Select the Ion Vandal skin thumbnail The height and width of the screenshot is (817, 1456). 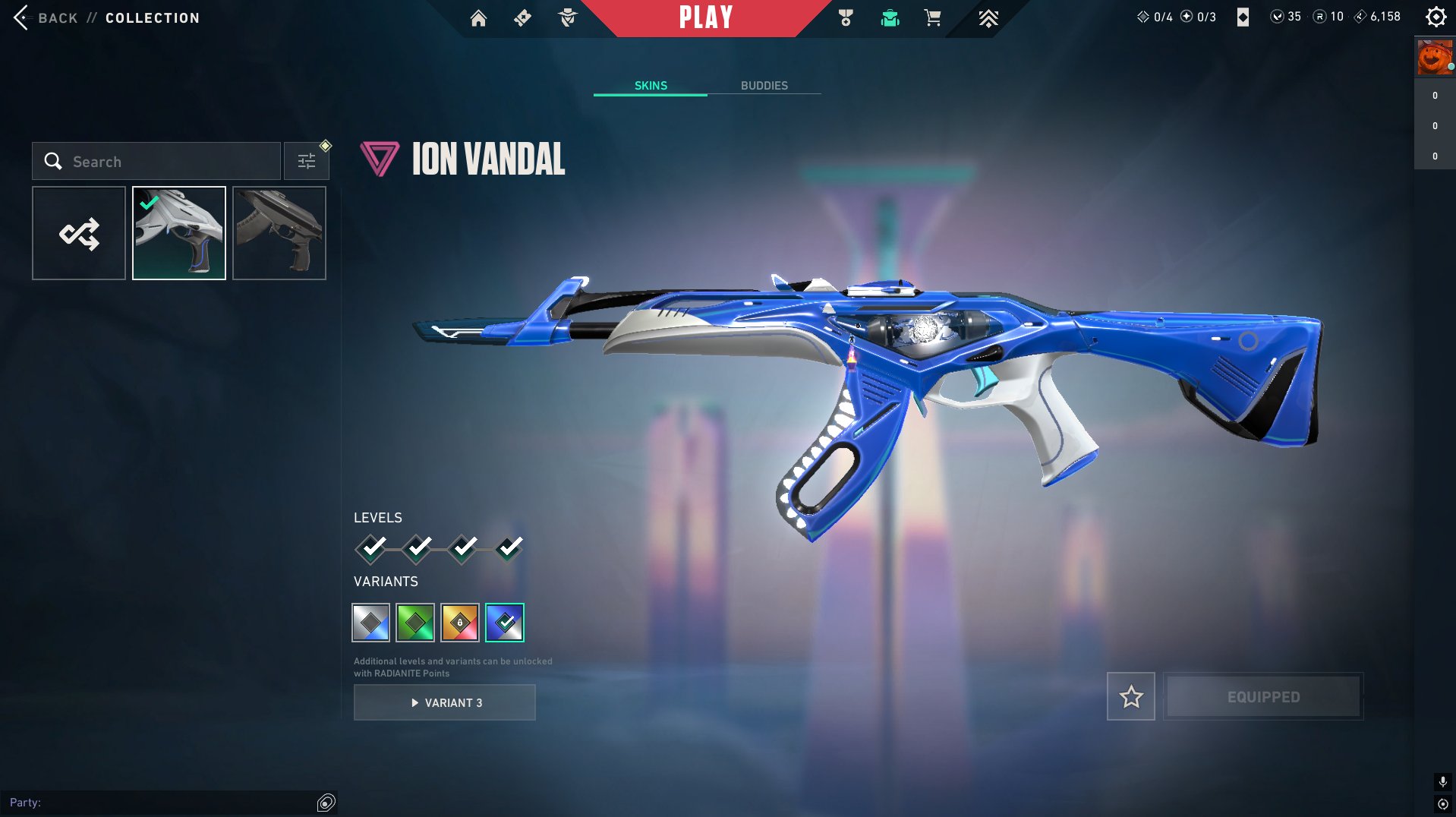(x=179, y=233)
